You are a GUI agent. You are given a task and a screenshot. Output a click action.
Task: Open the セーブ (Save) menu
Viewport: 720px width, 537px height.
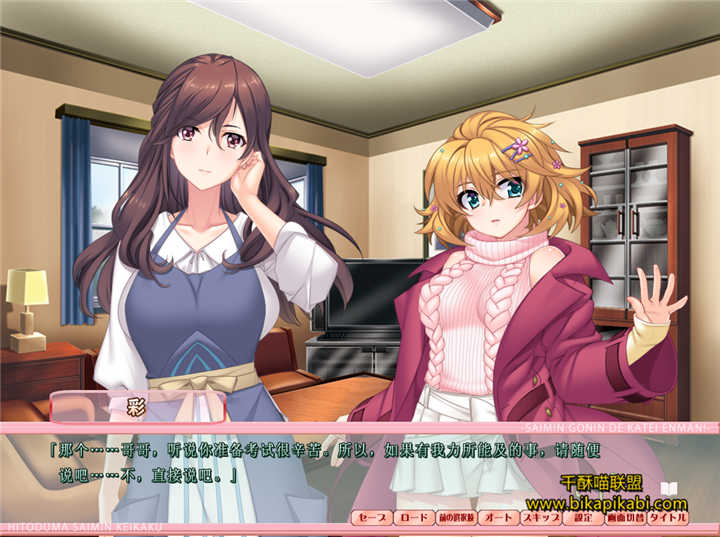click(x=371, y=518)
